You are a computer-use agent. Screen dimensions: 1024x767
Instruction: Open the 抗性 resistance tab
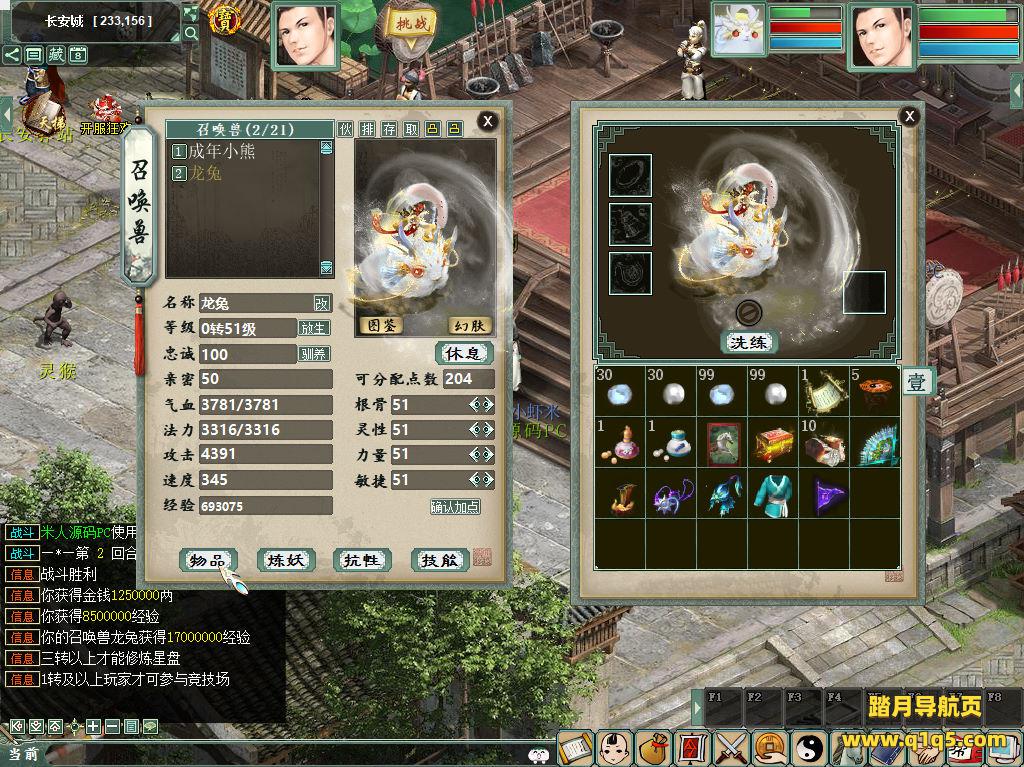pos(363,560)
